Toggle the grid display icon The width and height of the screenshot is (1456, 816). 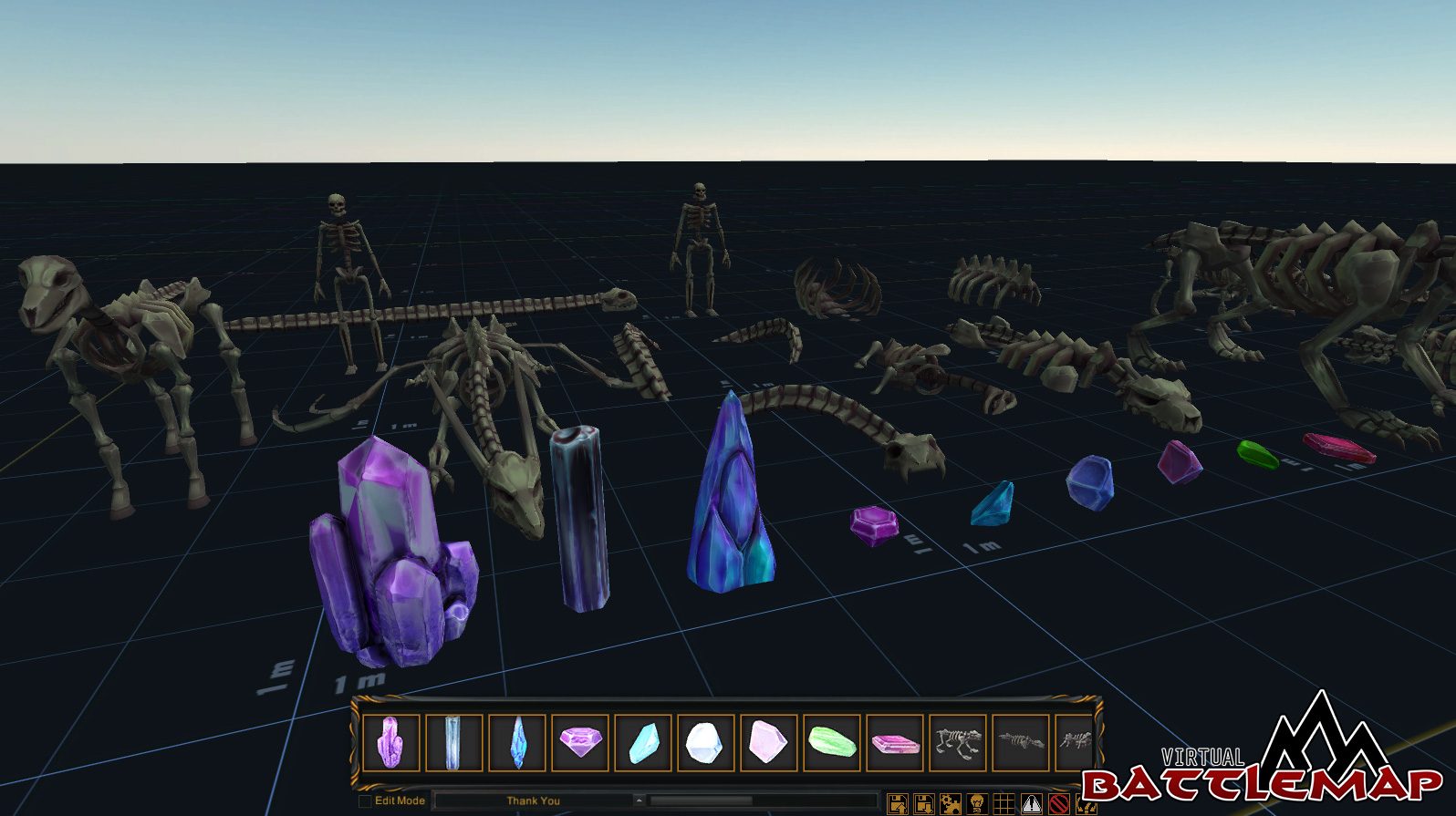point(1004,802)
